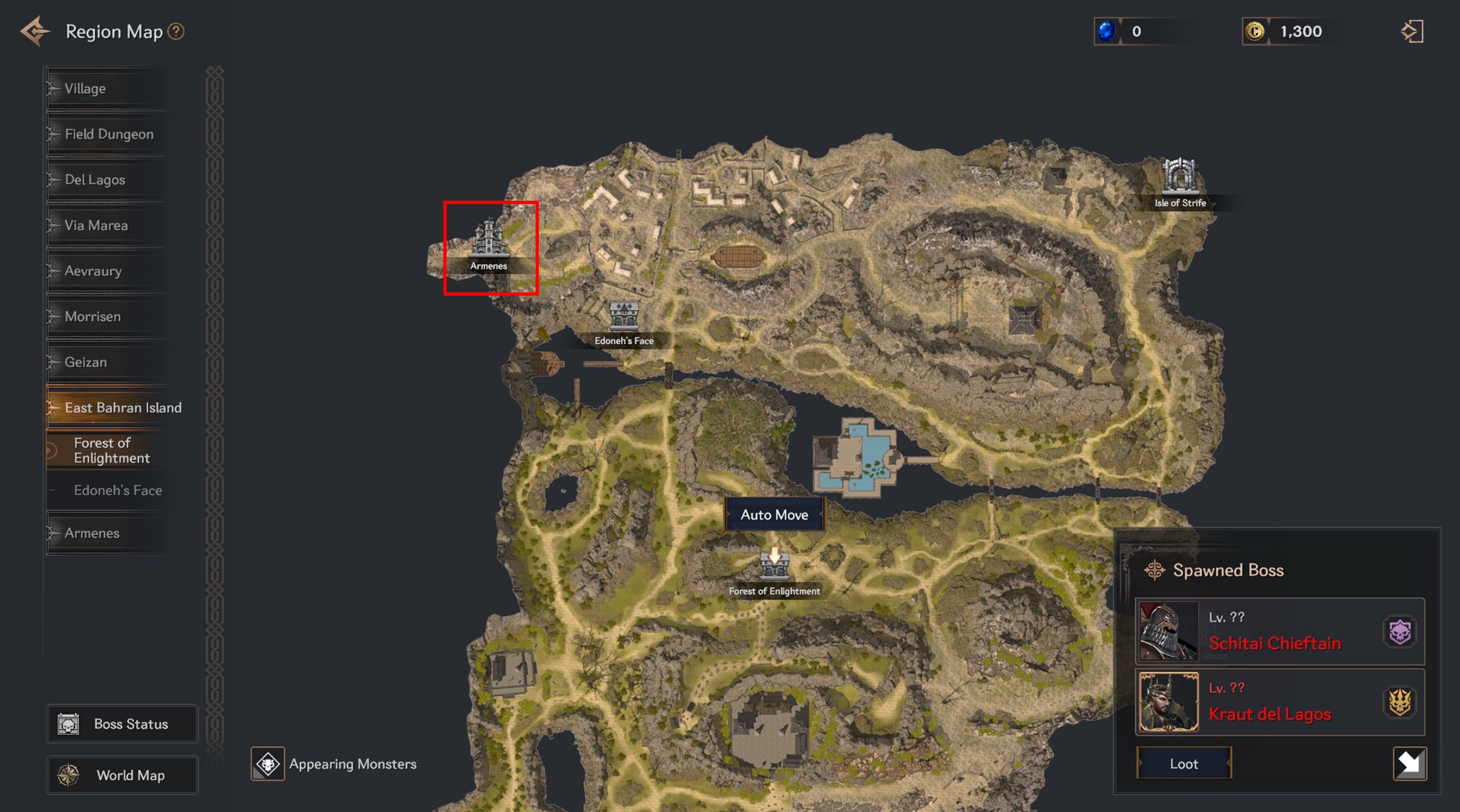Switch to the World Map
The width and height of the screenshot is (1460, 812).
pos(122,775)
